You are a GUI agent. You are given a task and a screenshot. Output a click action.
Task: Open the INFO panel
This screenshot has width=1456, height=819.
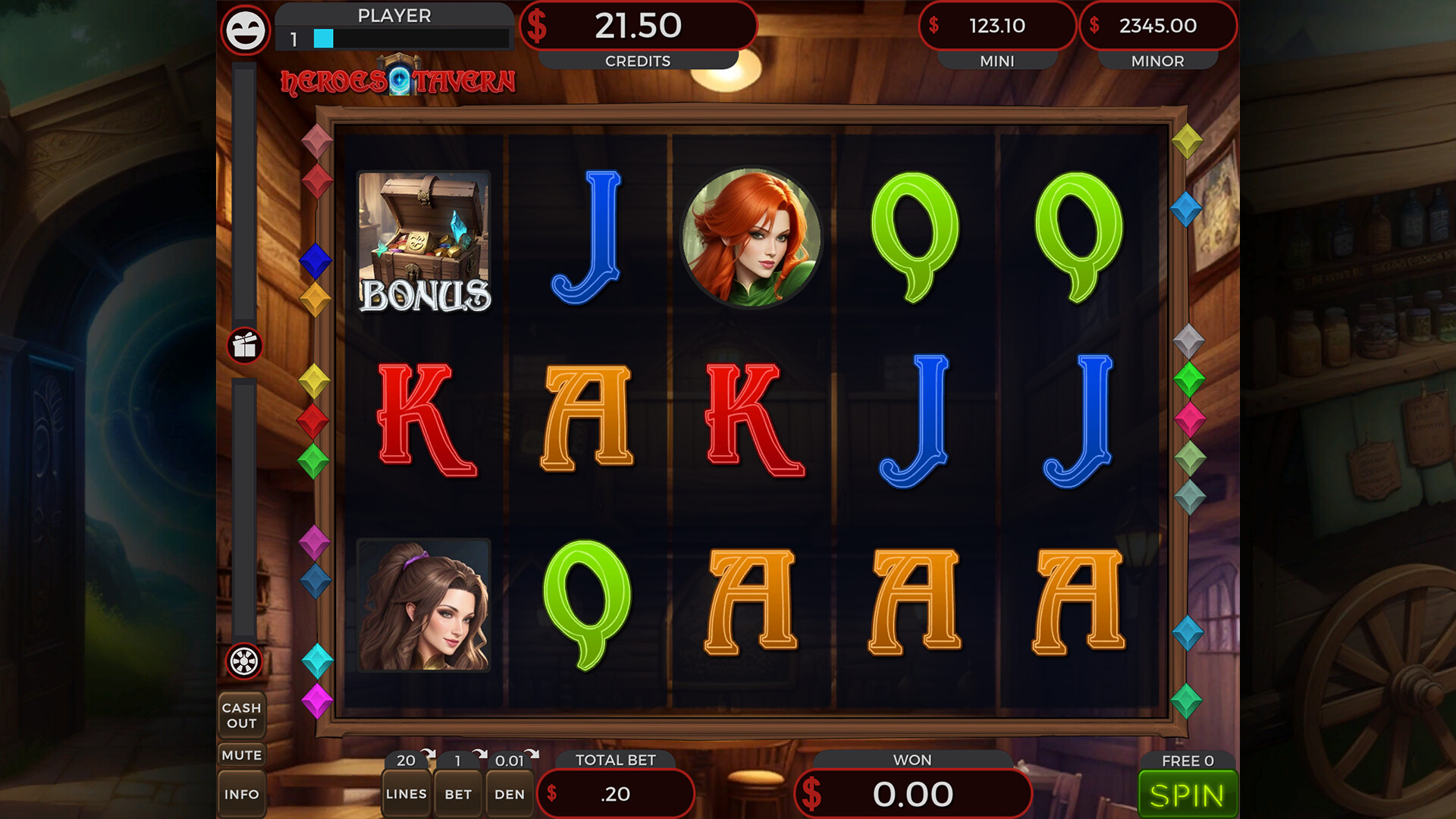[x=243, y=794]
